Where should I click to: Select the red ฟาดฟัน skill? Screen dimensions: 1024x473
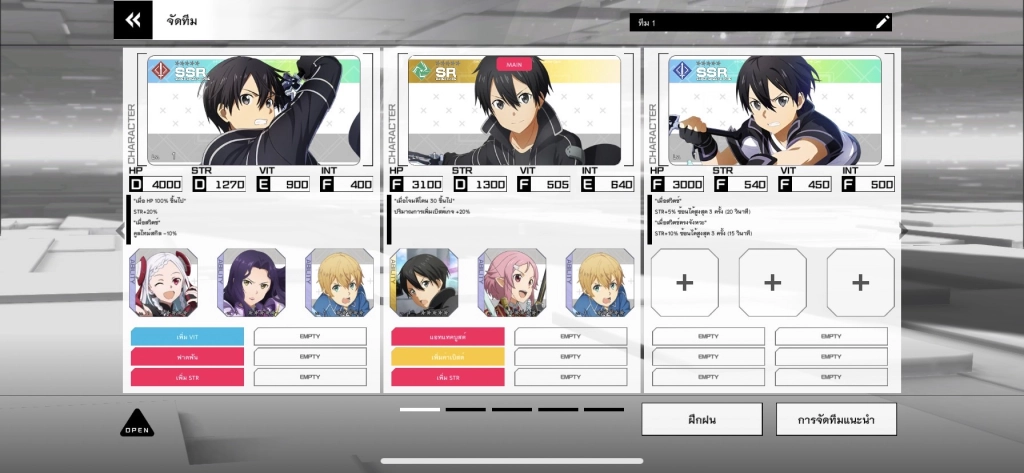tap(187, 357)
